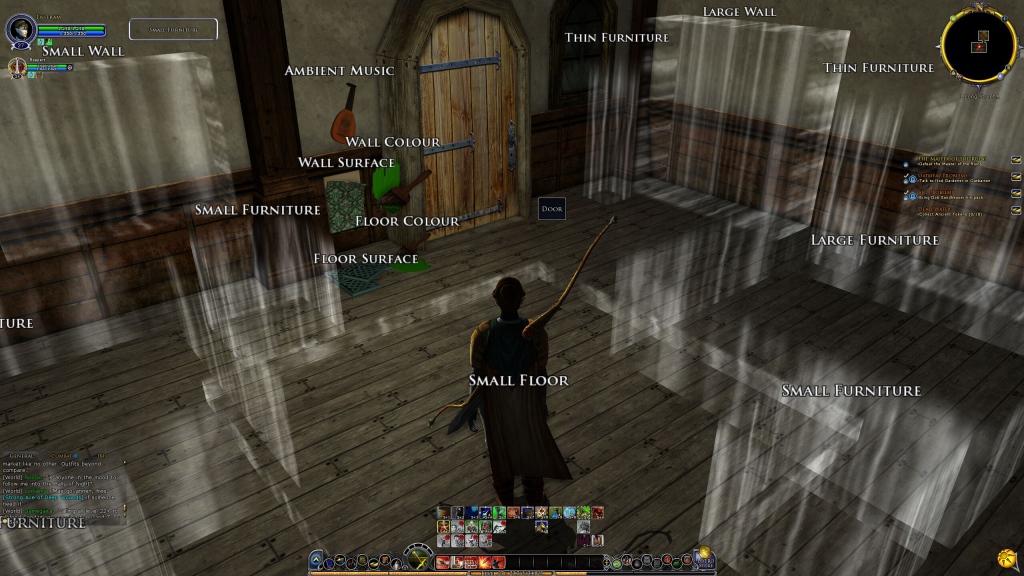Select the Large Wall hook
This screenshot has width=1024, height=576.
[739, 12]
